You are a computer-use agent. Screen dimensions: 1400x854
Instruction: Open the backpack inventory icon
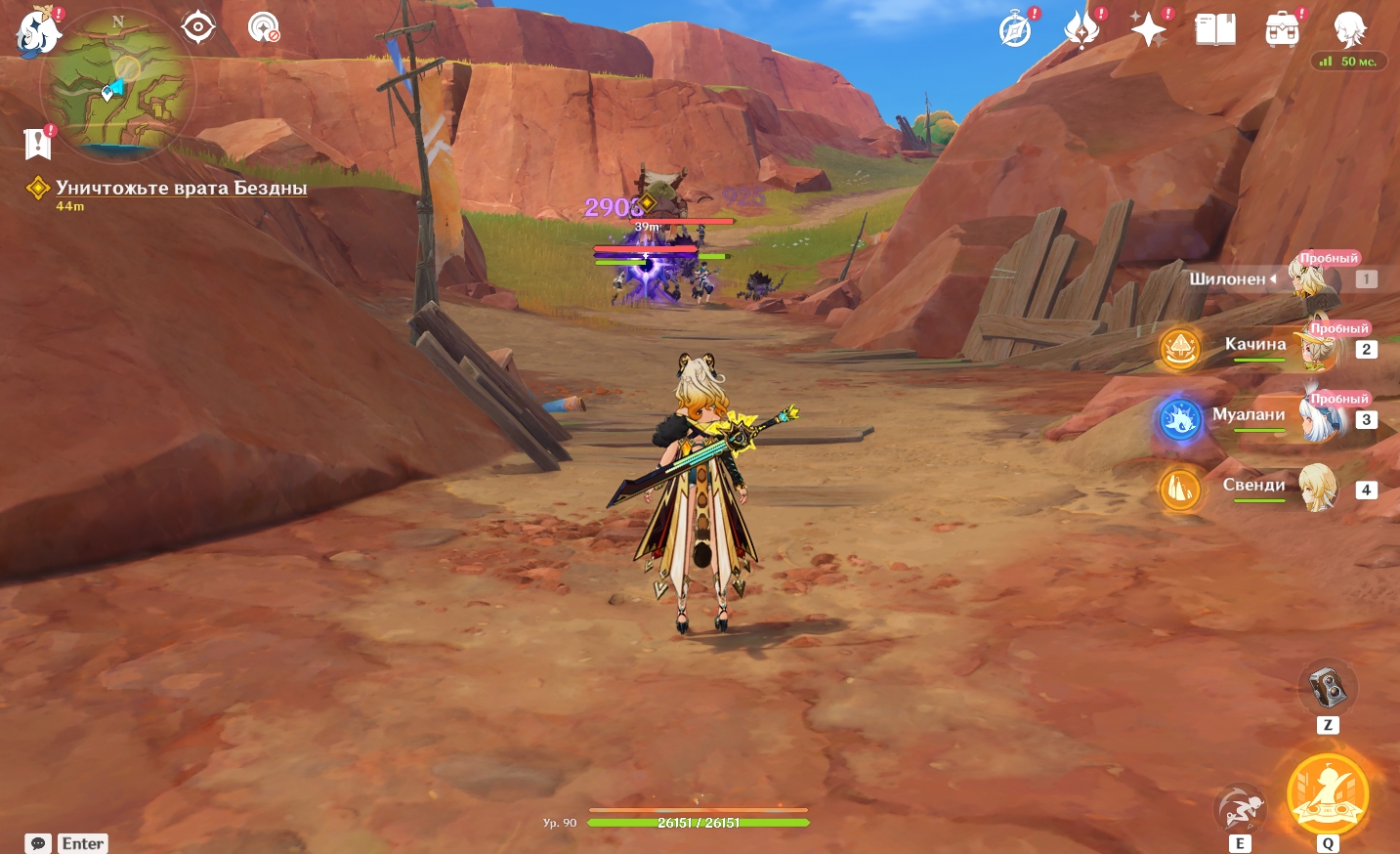(x=1282, y=30)
